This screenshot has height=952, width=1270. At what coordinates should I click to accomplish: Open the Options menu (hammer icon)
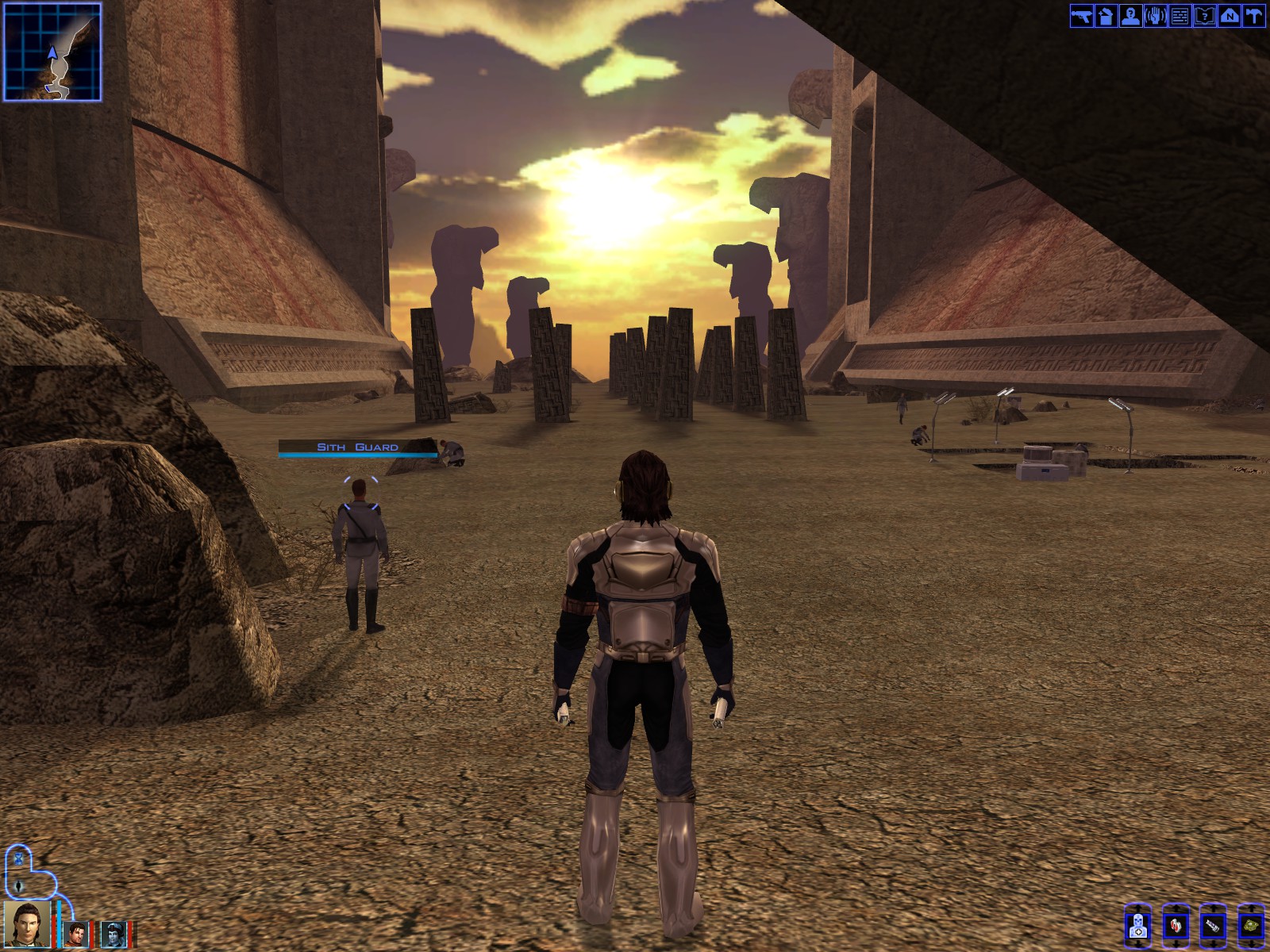tap(1253, 15)
